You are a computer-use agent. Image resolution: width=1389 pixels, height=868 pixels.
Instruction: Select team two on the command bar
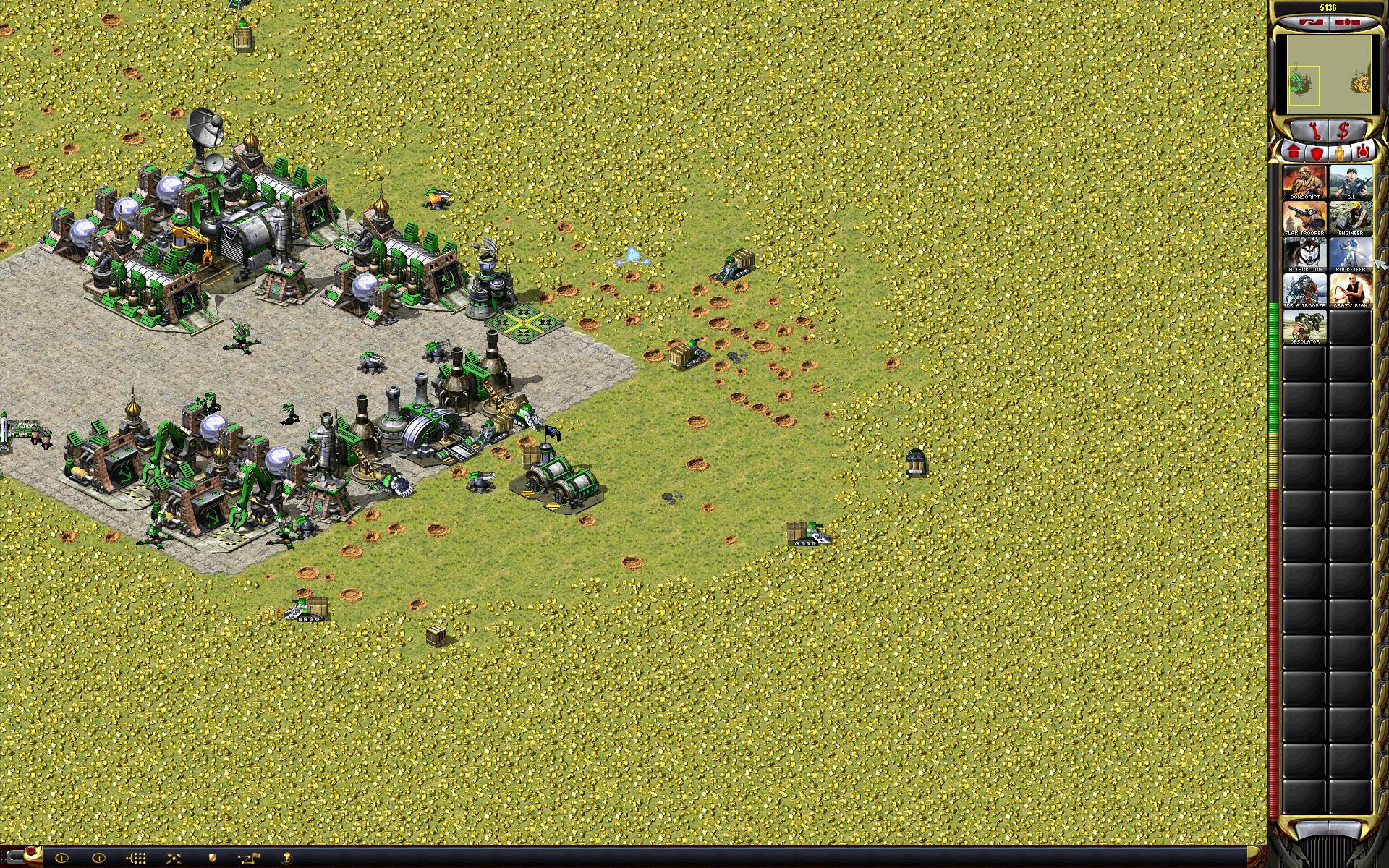[x=99, y=858]
